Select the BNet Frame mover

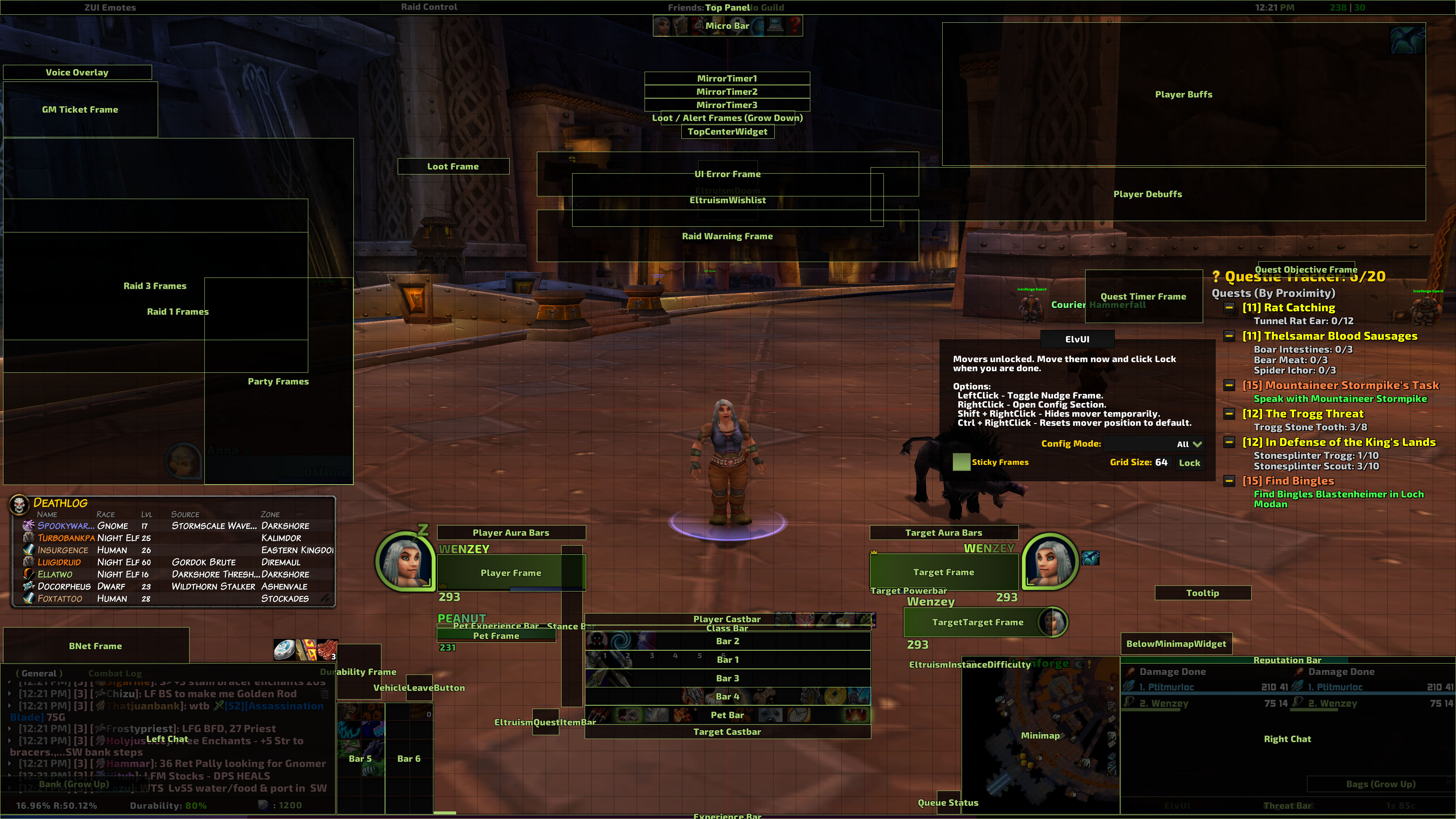(96, 645)
